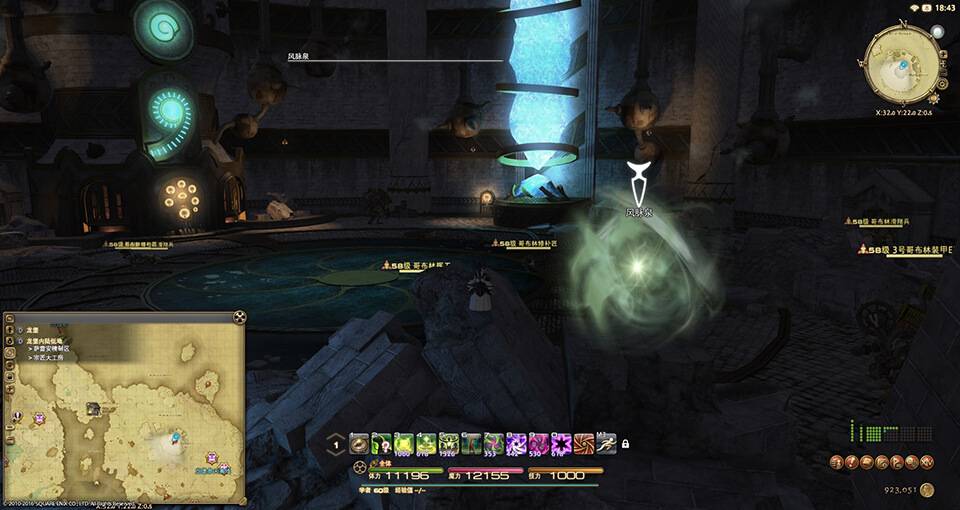Activate the hotbar slot with the question mark
This screenshot has height=510, width=960.
tap(381, 443)
